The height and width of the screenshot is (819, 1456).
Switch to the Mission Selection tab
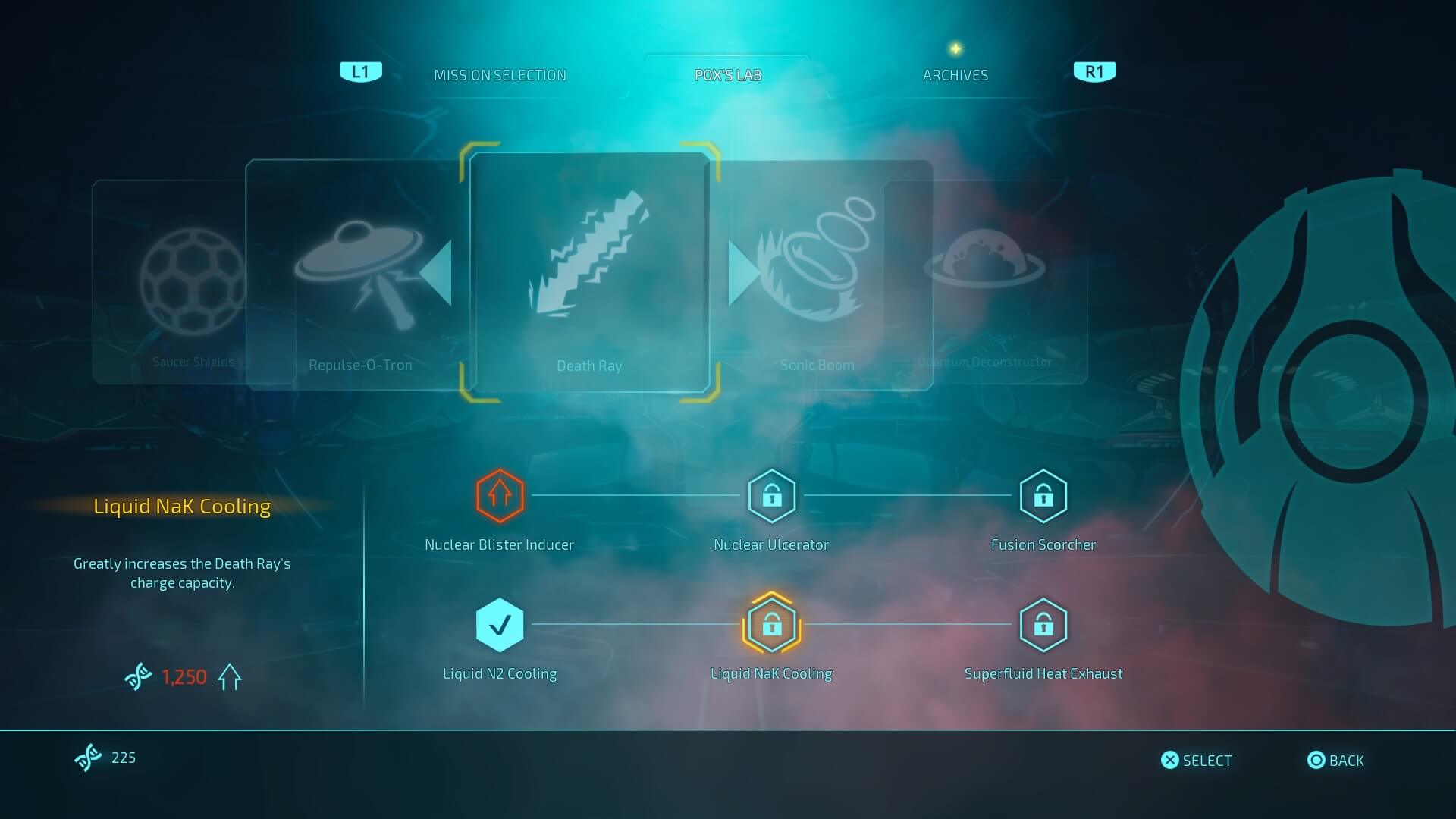click(500, 75)
